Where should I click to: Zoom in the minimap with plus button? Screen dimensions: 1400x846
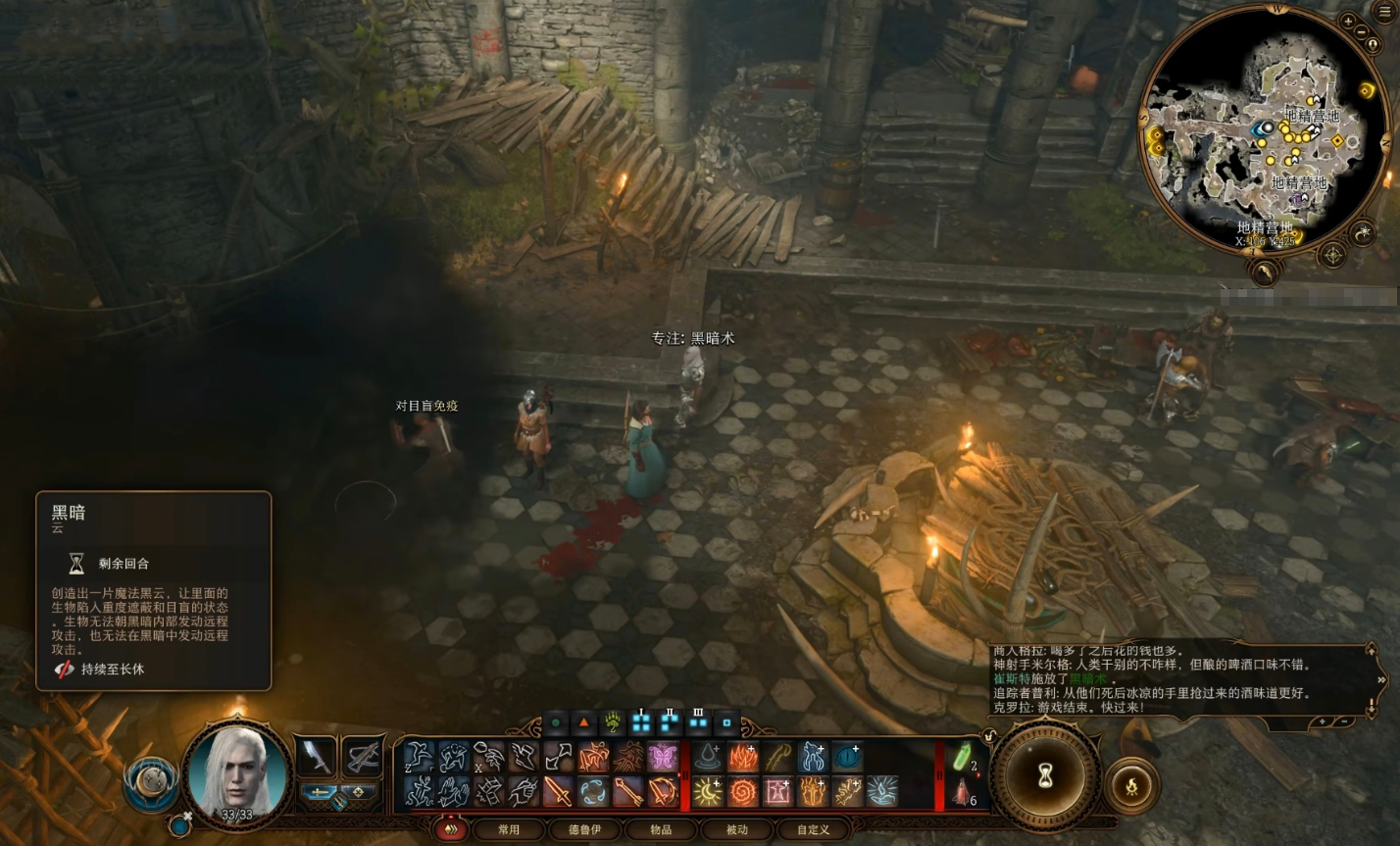tap(1349, 21)
